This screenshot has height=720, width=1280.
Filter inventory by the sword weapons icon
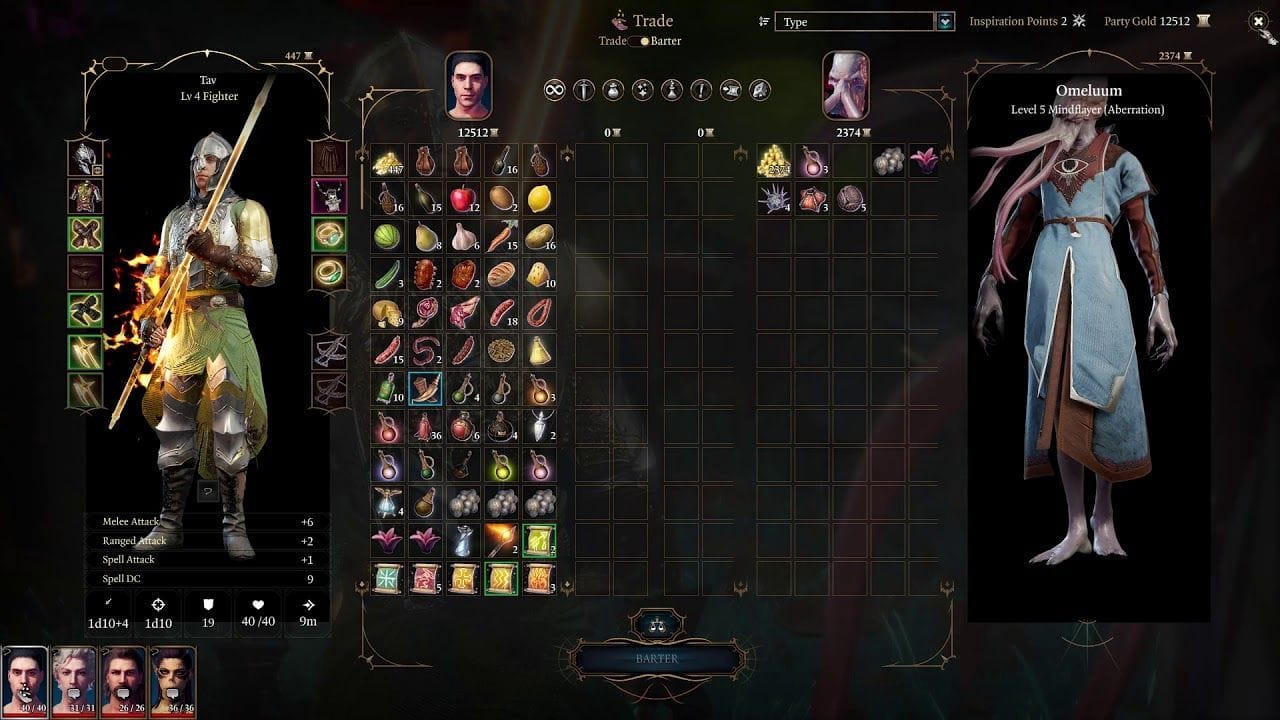(584, 90)
